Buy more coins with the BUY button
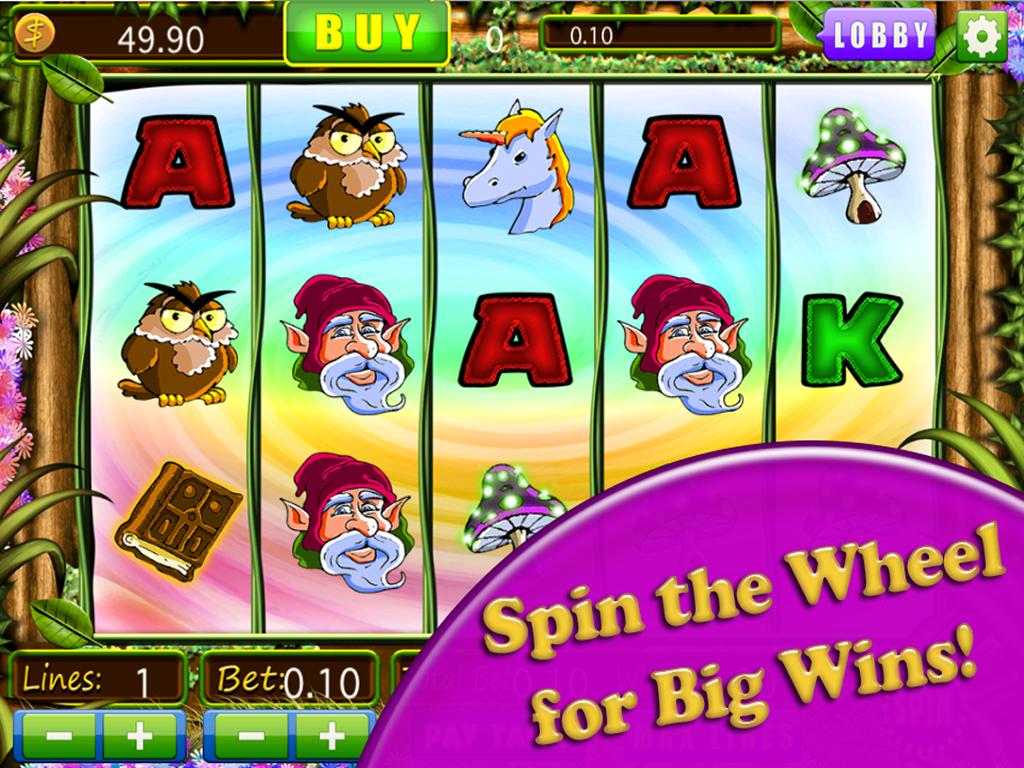 pos(367,32)
